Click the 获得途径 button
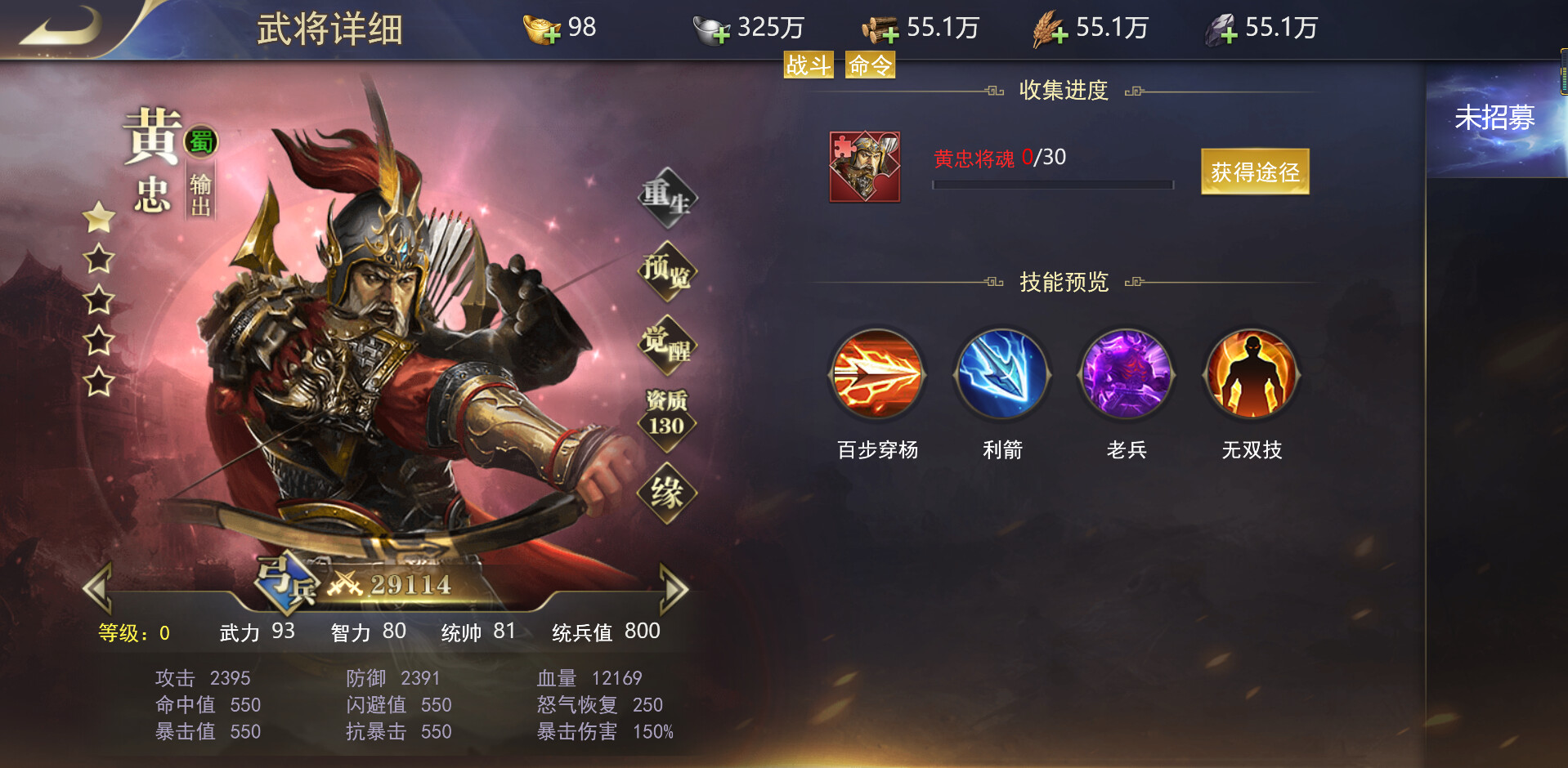This screenshot has height=768, width=1568. tap(1253, 172)
